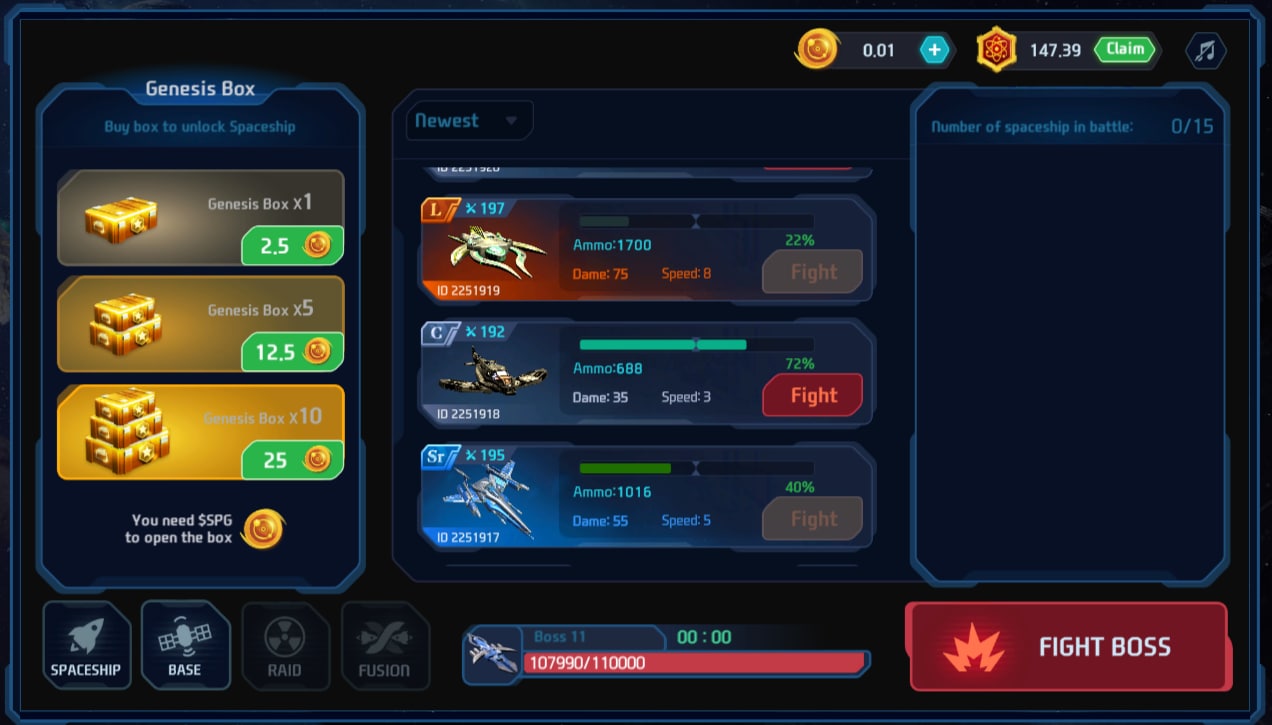Start the Fight Boss battle
The width and height of the screenshot is (1272, 725).
click(1067, 646)
